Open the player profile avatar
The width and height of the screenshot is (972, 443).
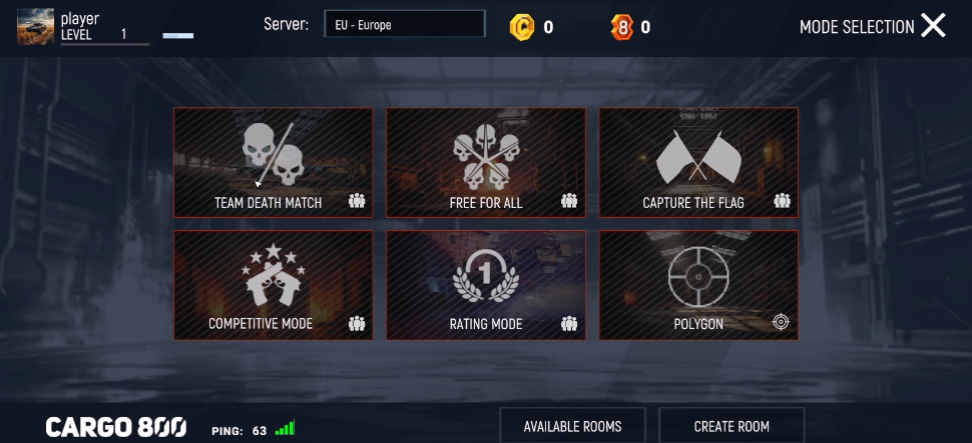pyautogui.click(x=35, y=26)
